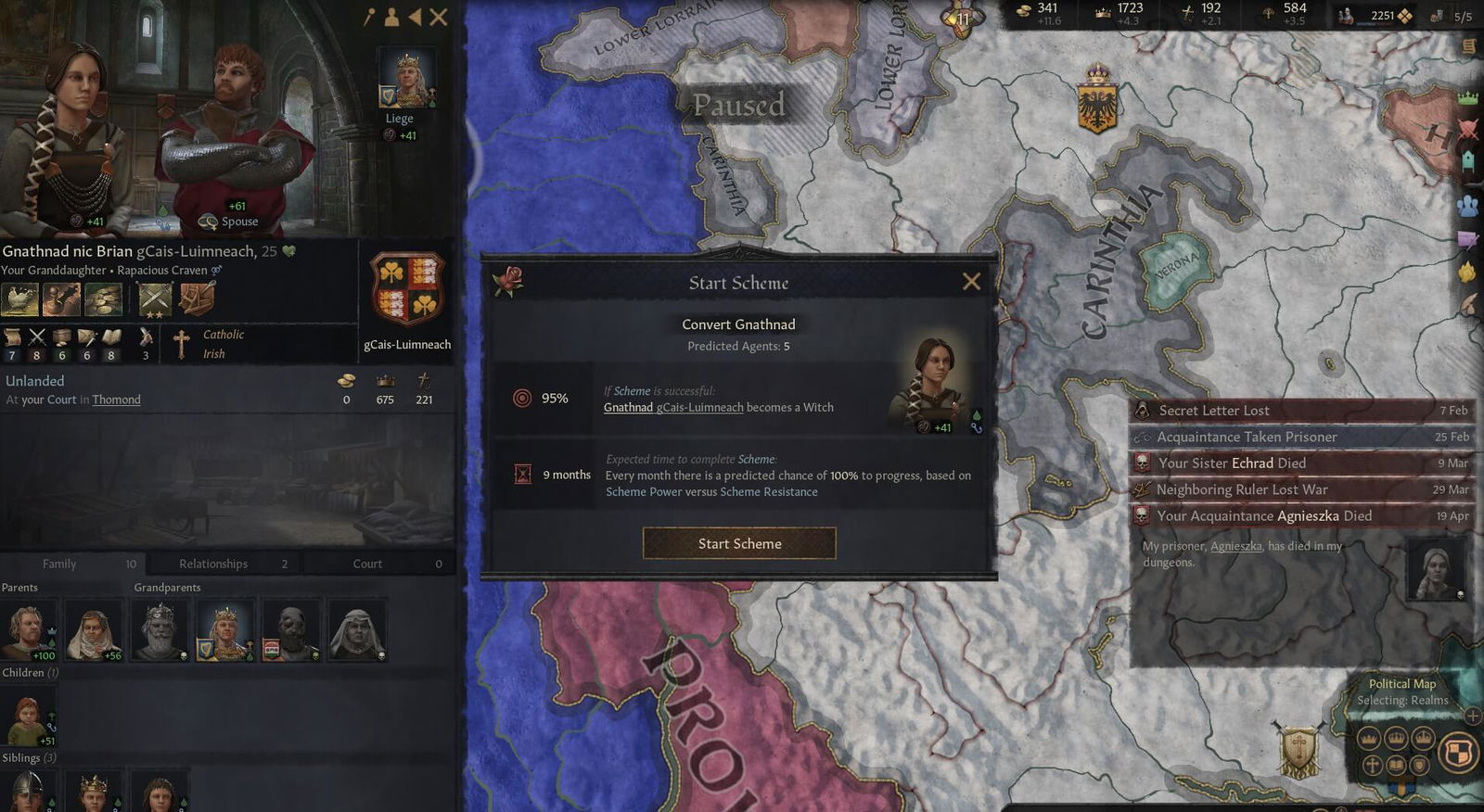Image resolution: width=1484 pixels, height=812 pixels.
Task: Toggle the culture map mode
Action: (x=1396, y=766)
